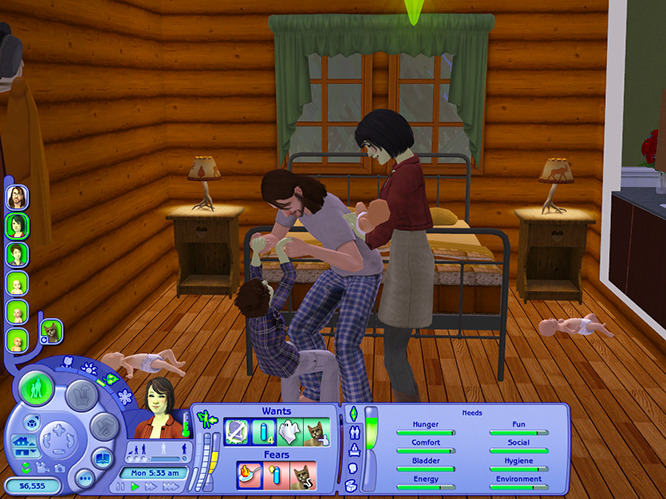Image resolution: width=666 pixels, height=499 pixels.
Task: Select the ghost want icon
Action: pyautogui.click(x=290, y=432)
